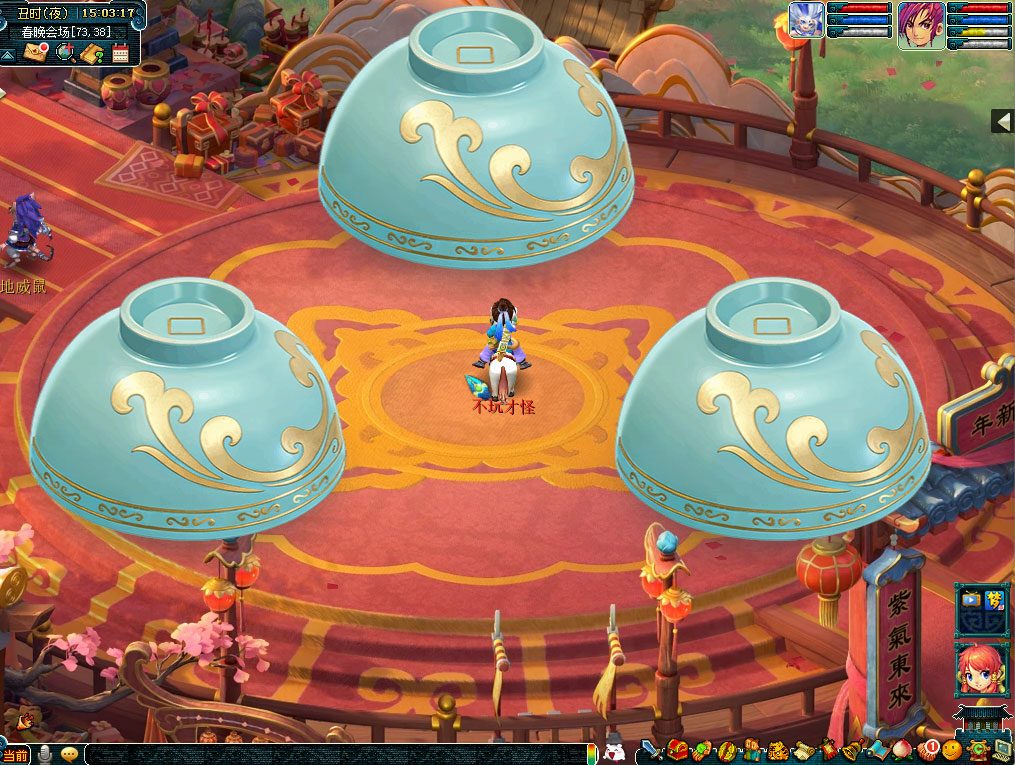Viewport: 1015px width, 765px height.
Task: Activate the microphone voice chat button
Action: pos(44,754)
